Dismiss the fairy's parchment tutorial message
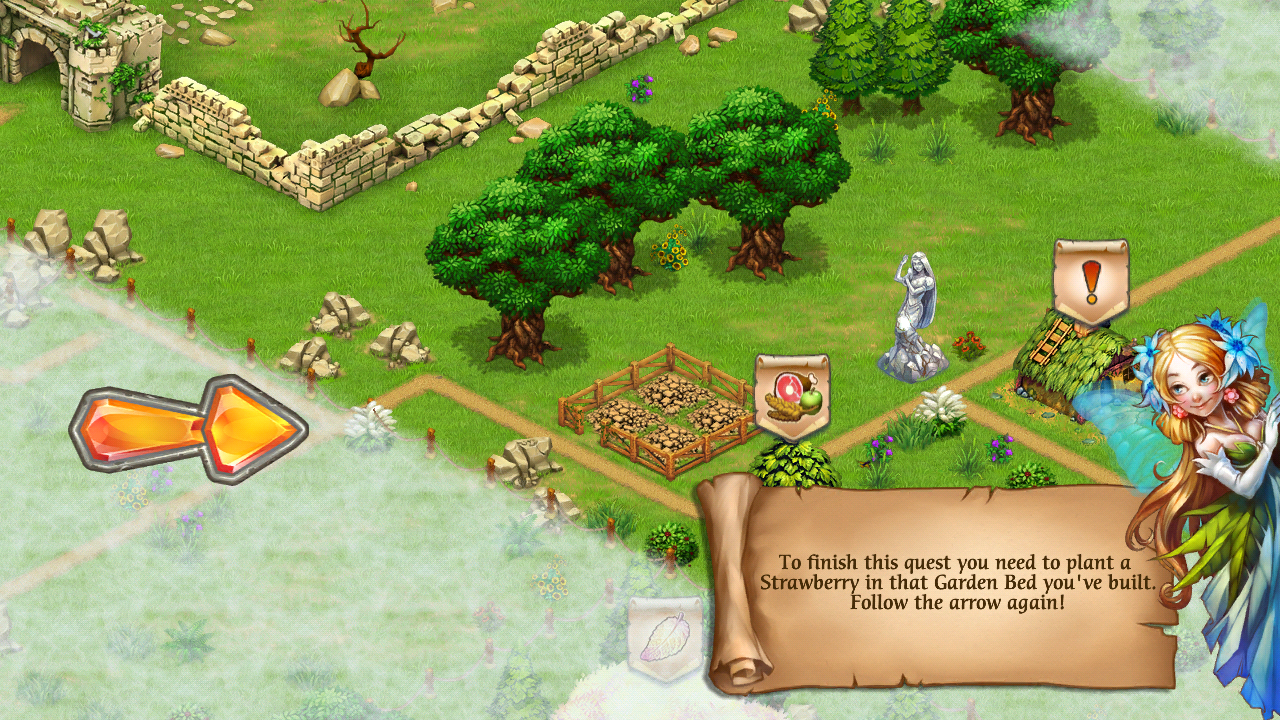Viewport: 1280px width, 720px height. [x=940, y=585]
